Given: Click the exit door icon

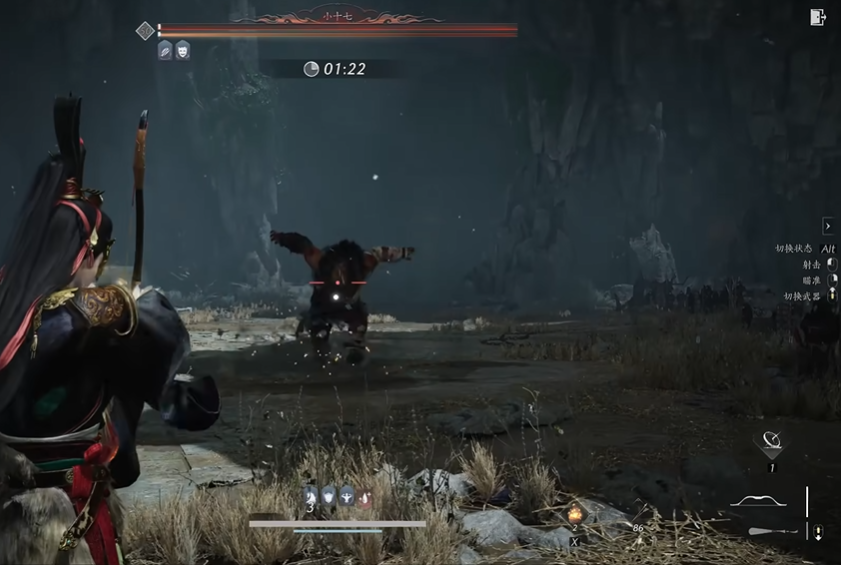Looking at the screenshot, I should point(817,17).
